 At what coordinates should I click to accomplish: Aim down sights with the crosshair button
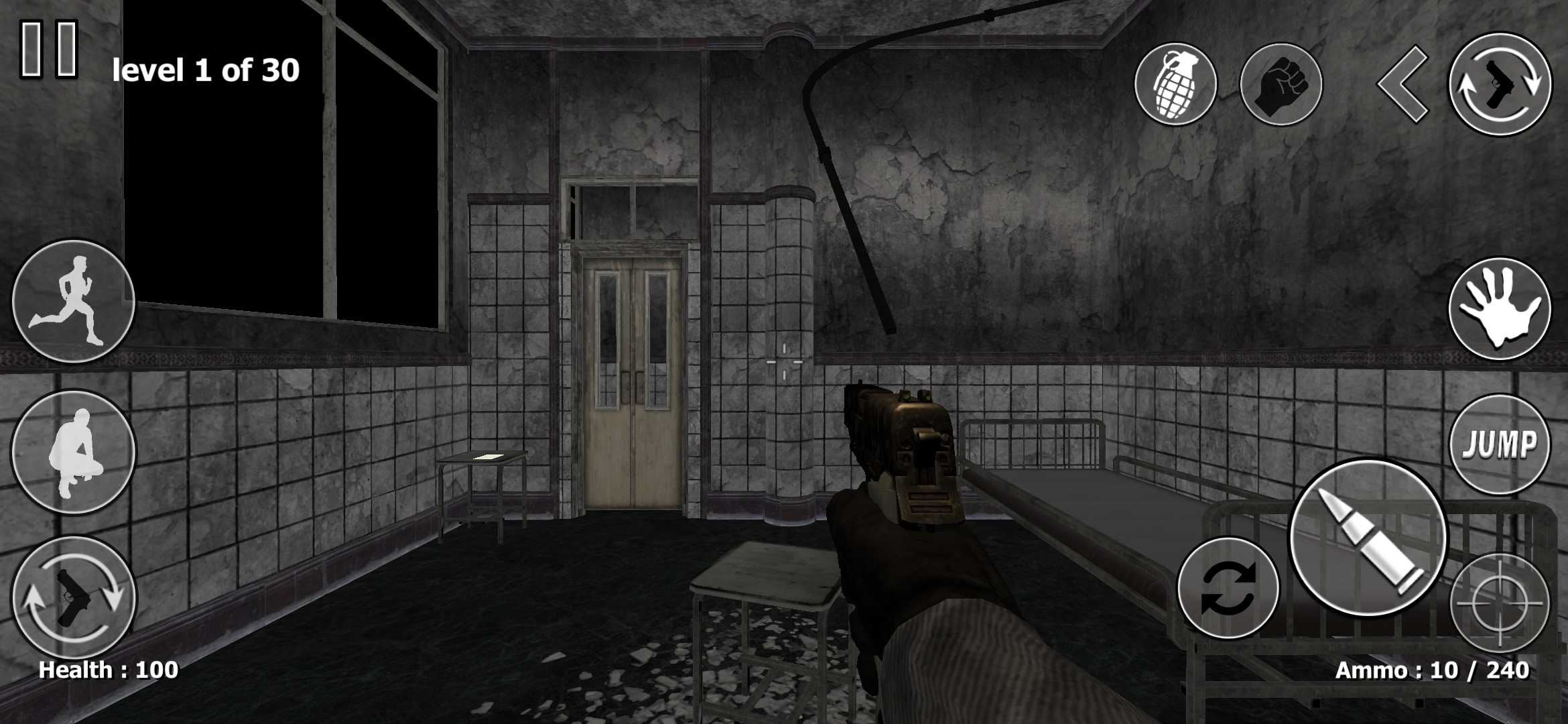tap(1500, 603)
